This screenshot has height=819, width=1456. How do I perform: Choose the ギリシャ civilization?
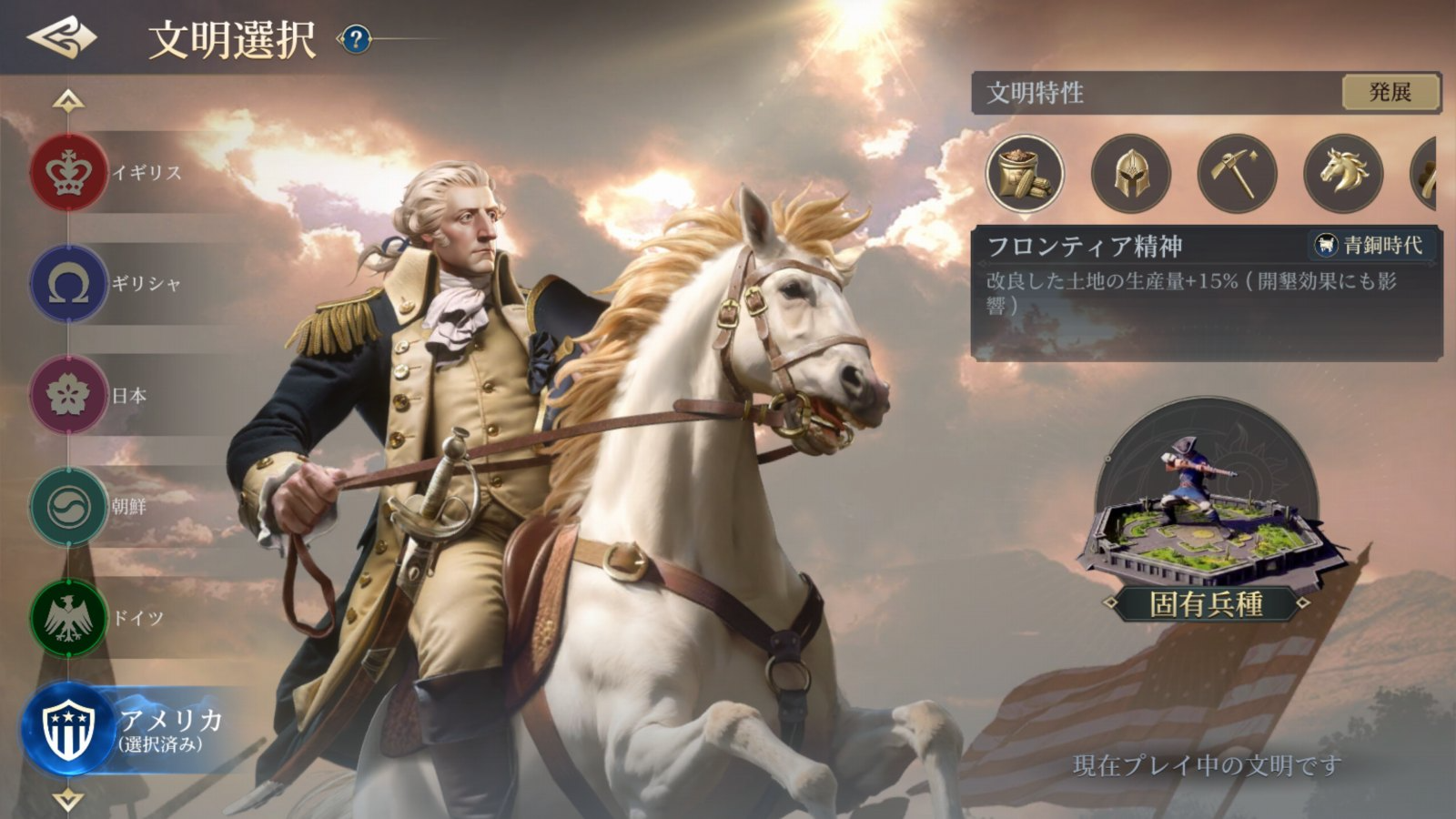69,284
